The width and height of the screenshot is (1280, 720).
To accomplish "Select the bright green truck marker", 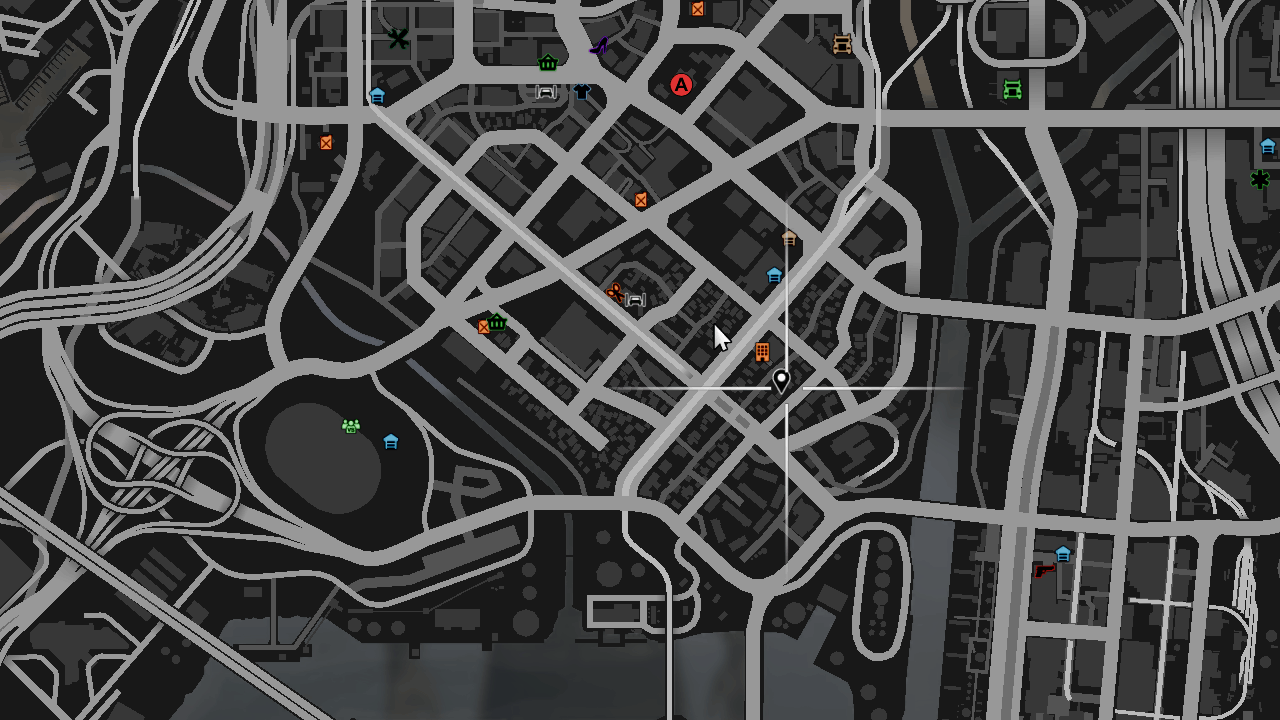I will pyautogui.click(x=1012, y=90).
